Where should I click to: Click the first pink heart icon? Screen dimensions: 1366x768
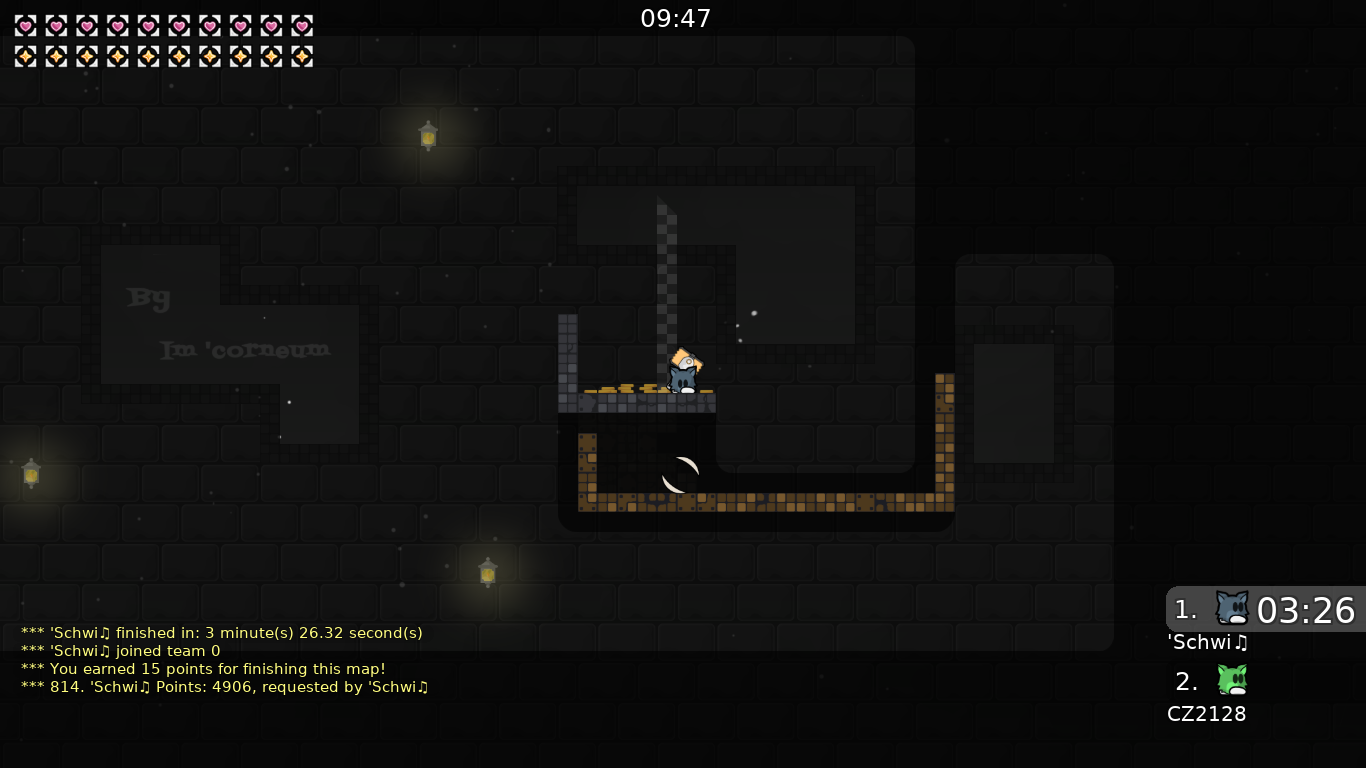(x=24, y=25)
